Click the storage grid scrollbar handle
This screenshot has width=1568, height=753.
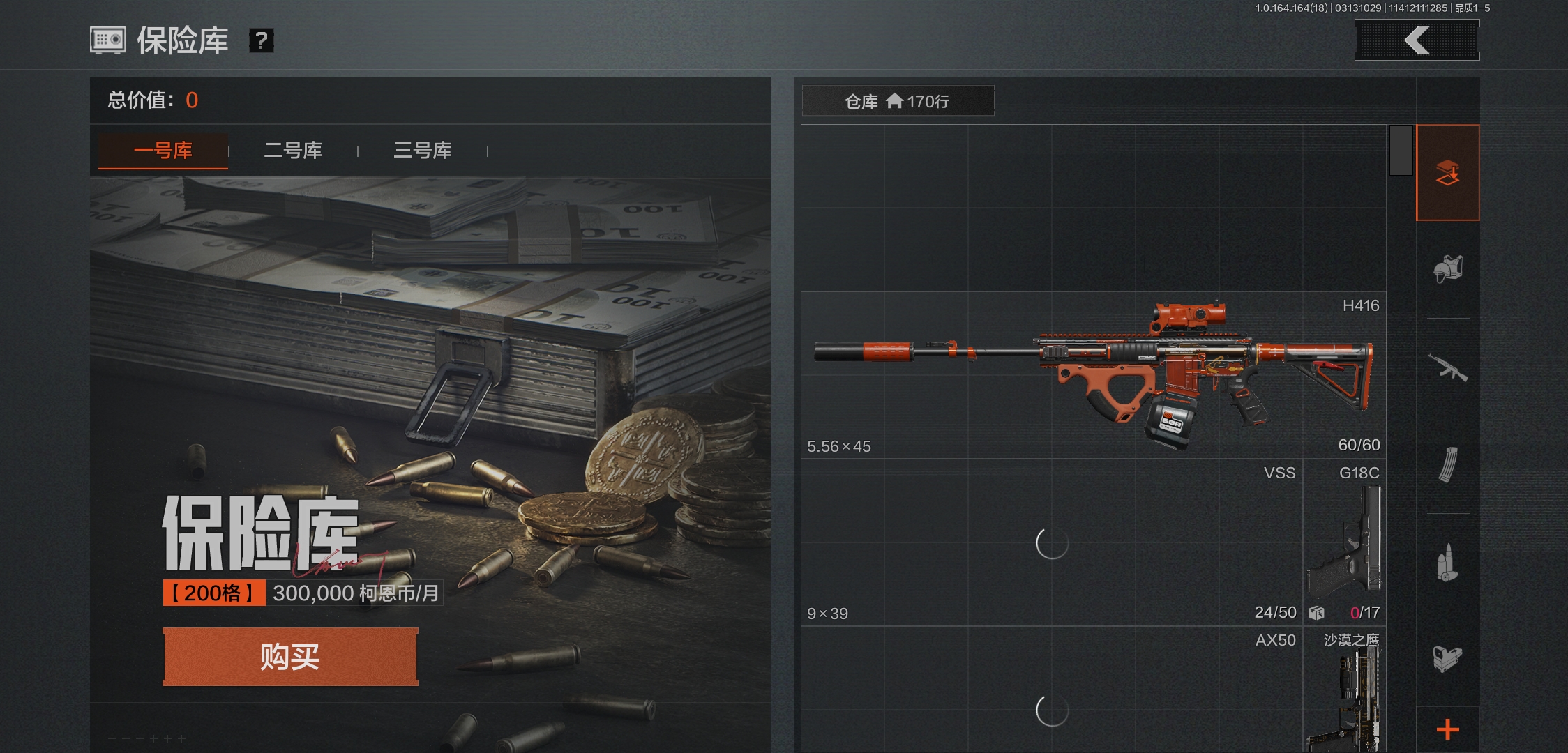[x=1401, y=151]
